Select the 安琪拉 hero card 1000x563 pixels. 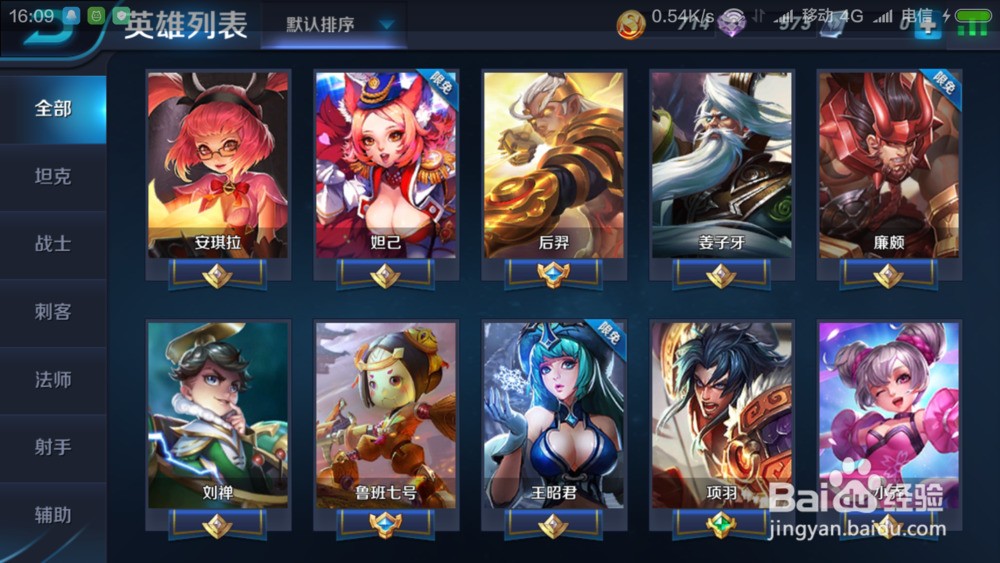coord(218,165)
